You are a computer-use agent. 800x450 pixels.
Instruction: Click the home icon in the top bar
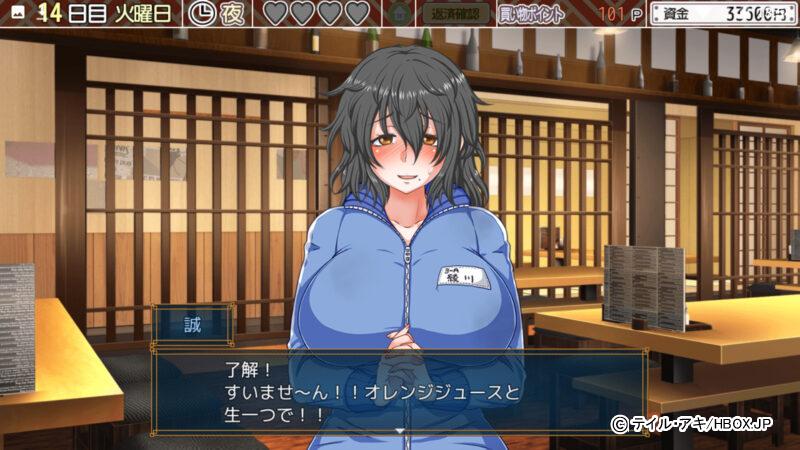pos(400,14)
